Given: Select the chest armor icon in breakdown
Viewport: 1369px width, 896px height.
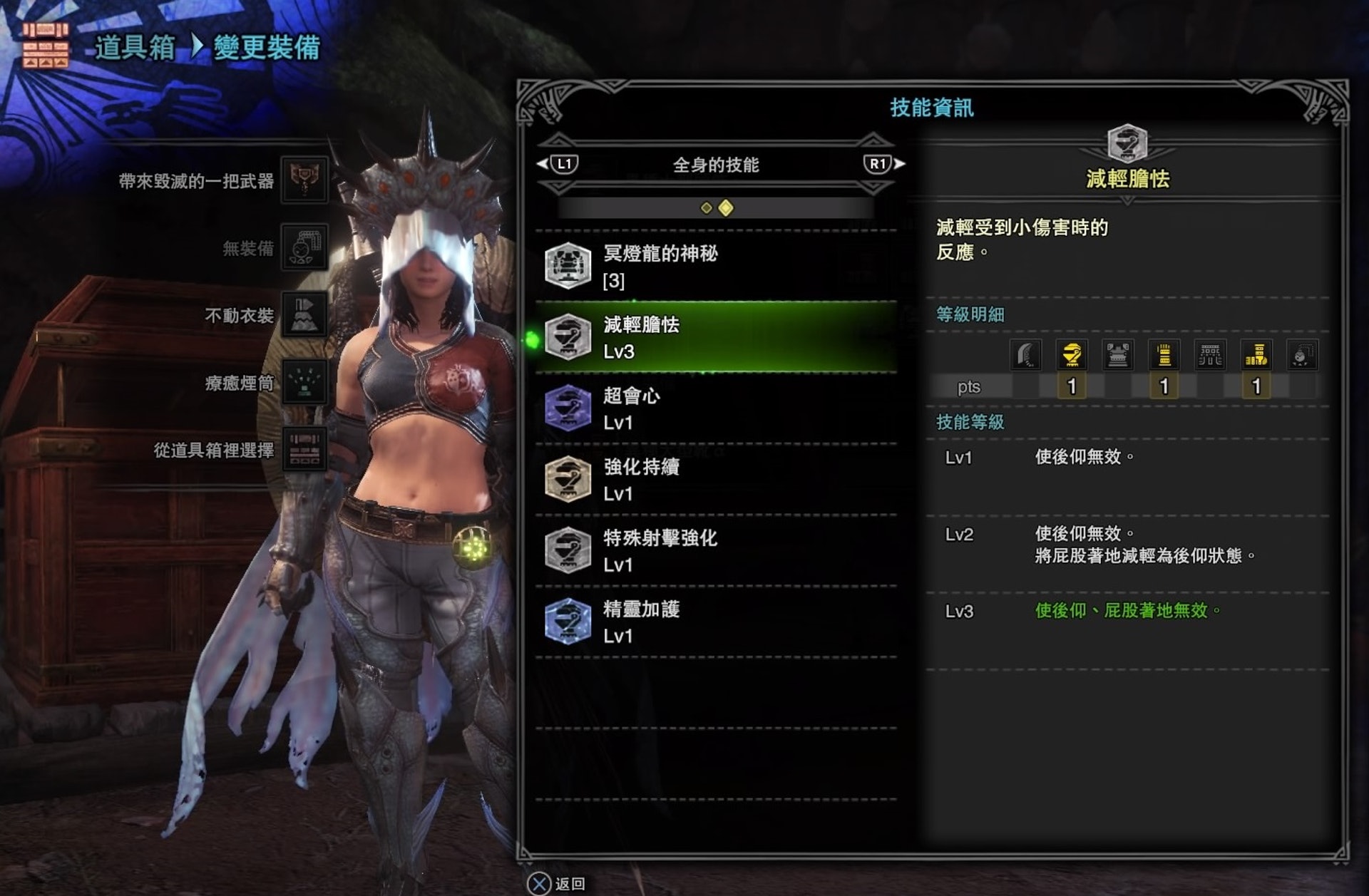Looking at the screenshot, I should 1117,354.
